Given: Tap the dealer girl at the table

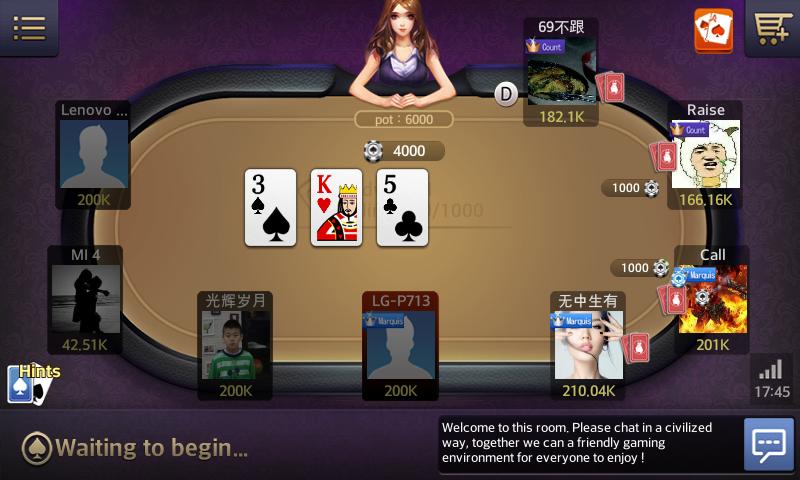Looking at the screenshot, I should 401,52.
